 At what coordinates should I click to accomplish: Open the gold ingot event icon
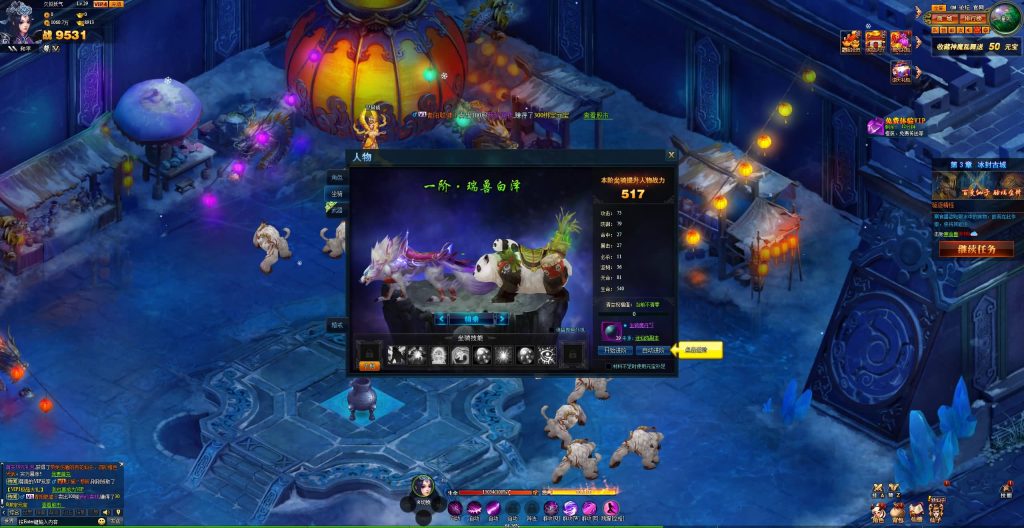[851, 41]
